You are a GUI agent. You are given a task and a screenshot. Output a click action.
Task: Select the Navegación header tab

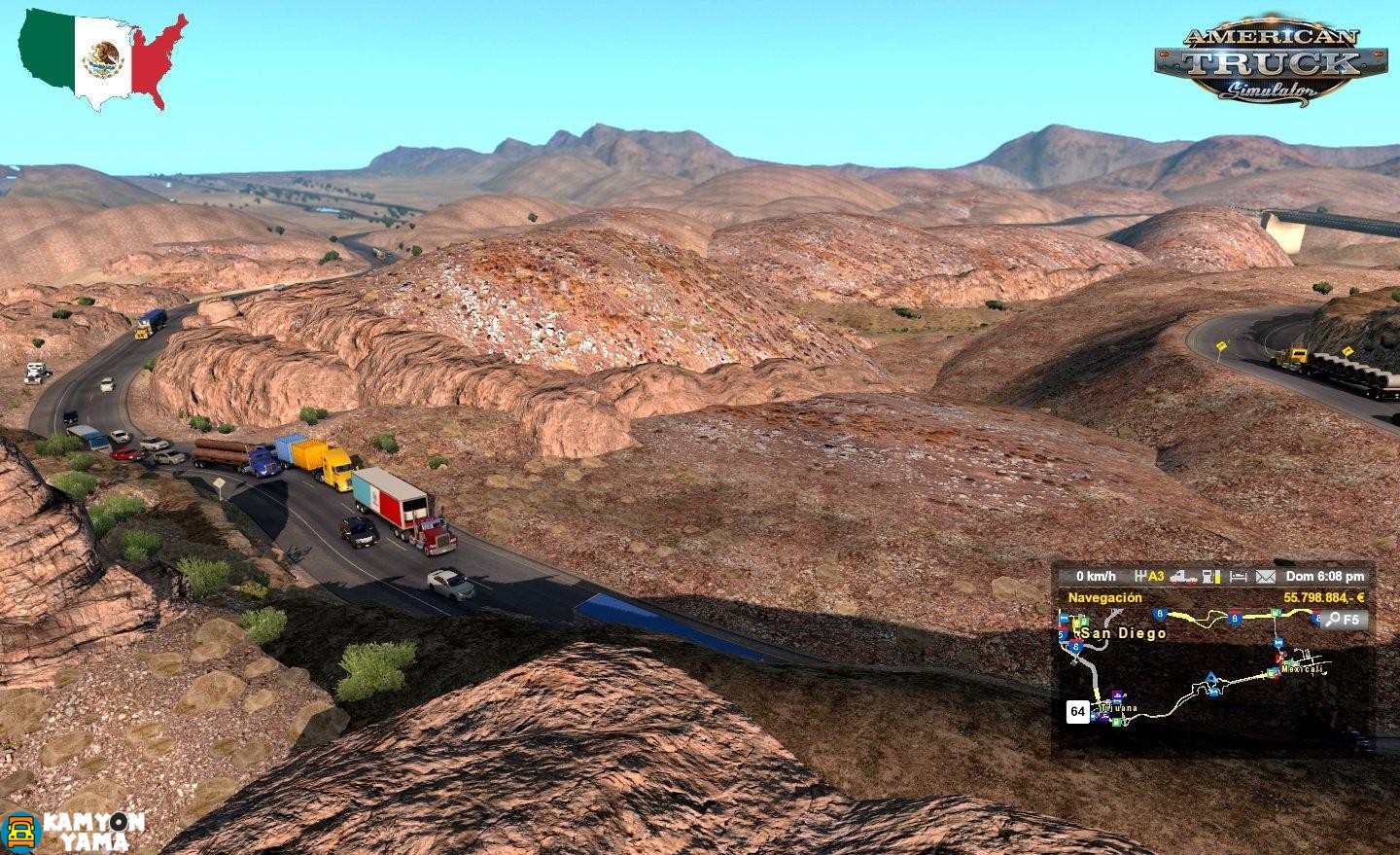1103,597
